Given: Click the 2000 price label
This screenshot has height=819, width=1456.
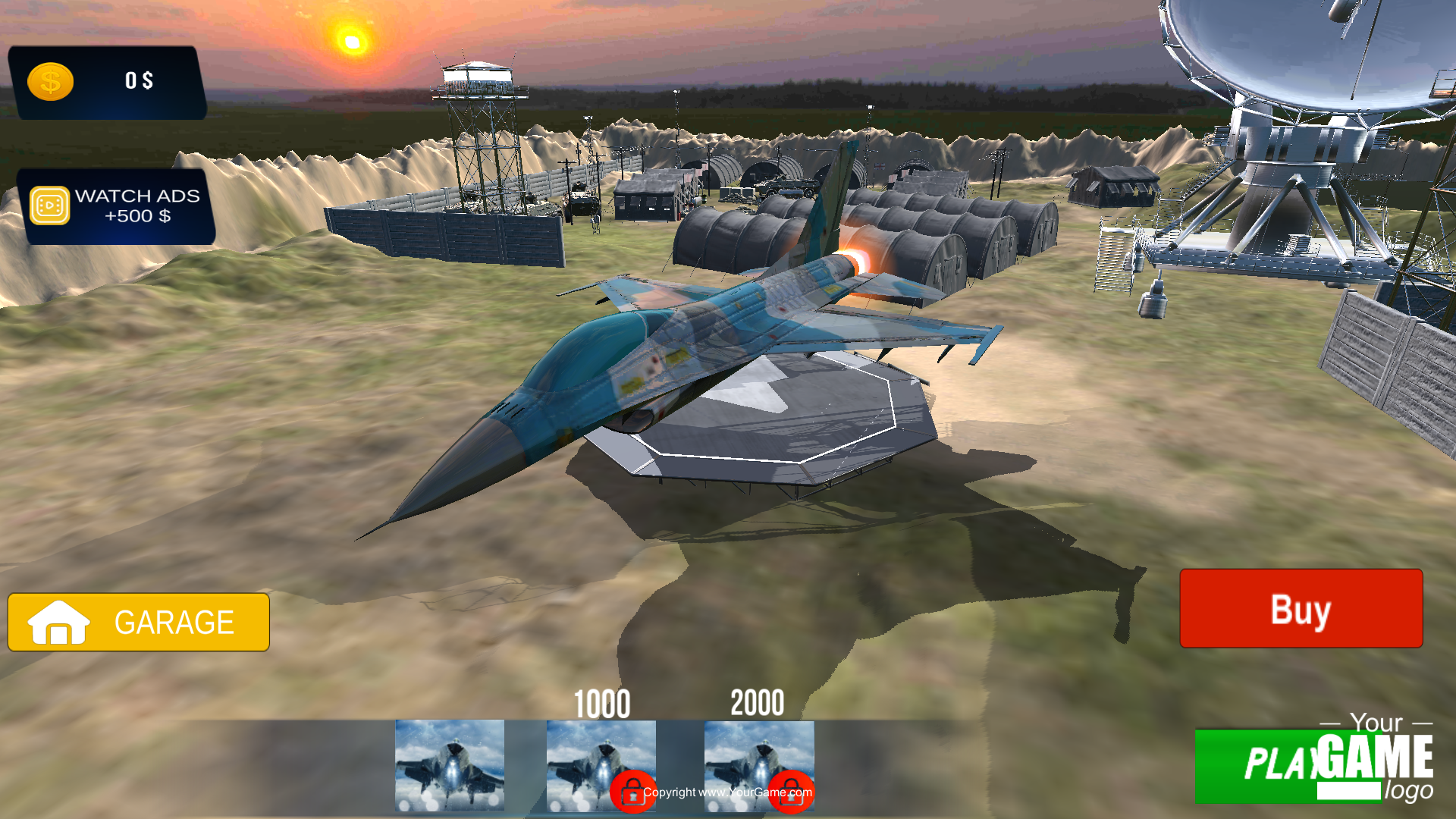Looking at the screenshot, I should click(758, 704).
